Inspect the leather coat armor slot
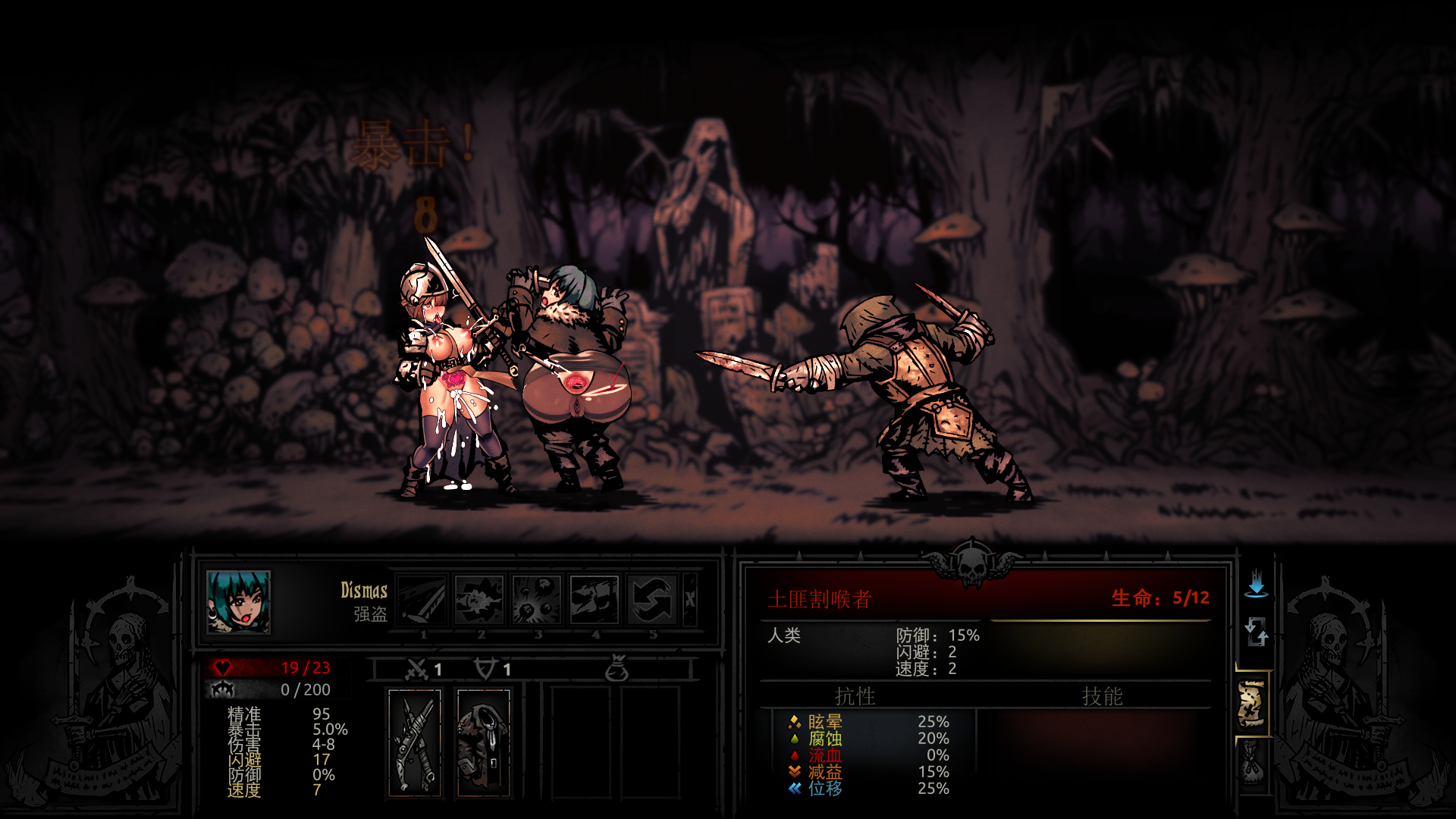The height and width of the screenshot is (819, 1456). (x=484, y=742)
